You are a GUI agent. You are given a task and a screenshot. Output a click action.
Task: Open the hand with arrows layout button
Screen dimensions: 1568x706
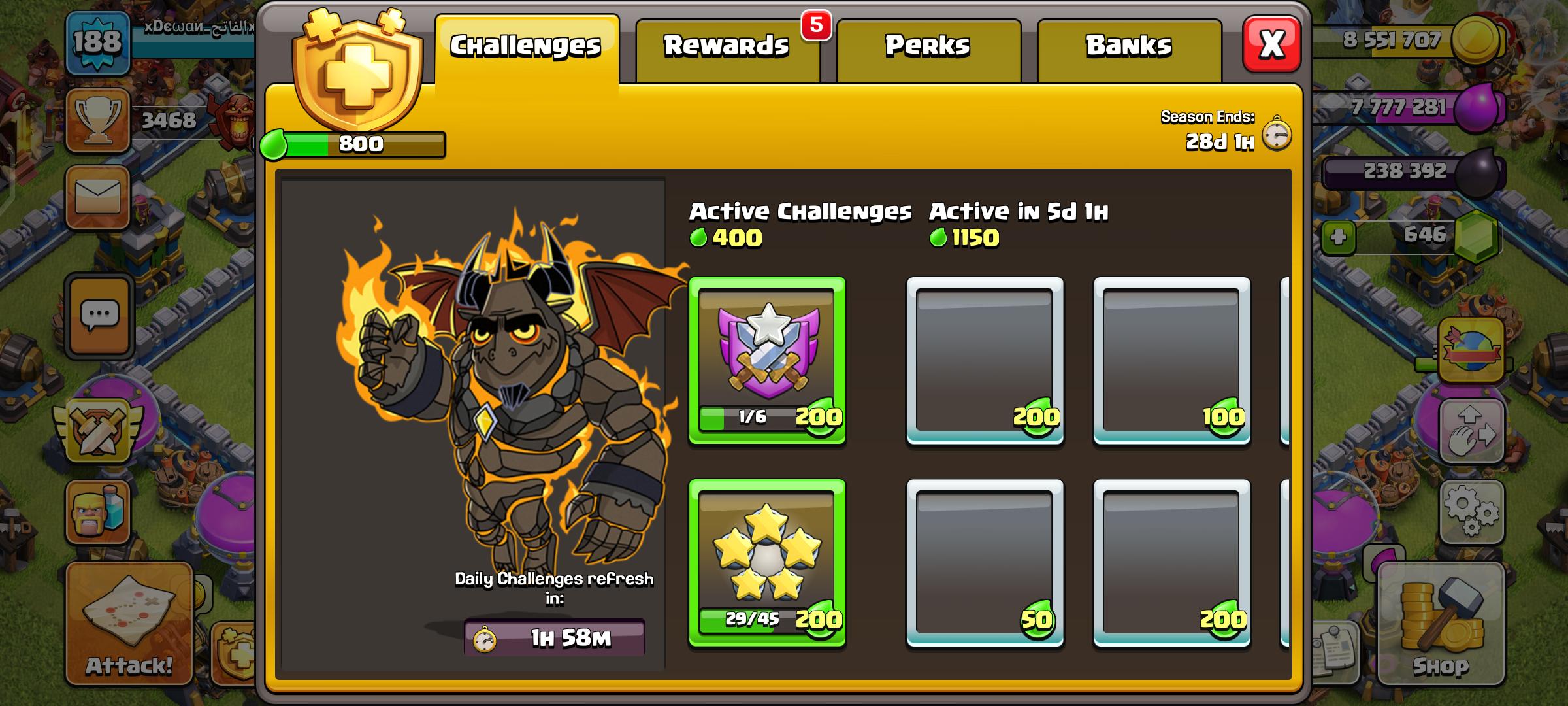pyautogui.click(x=1471, y=431)
